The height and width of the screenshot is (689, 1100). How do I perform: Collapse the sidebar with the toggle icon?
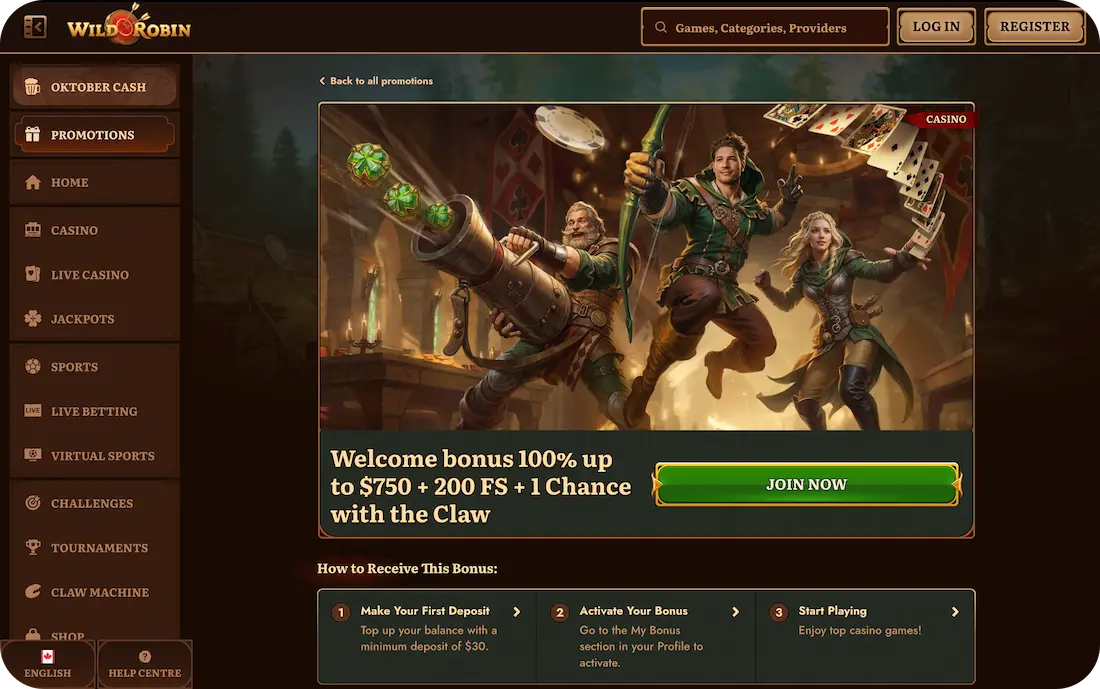click(35, 27)
